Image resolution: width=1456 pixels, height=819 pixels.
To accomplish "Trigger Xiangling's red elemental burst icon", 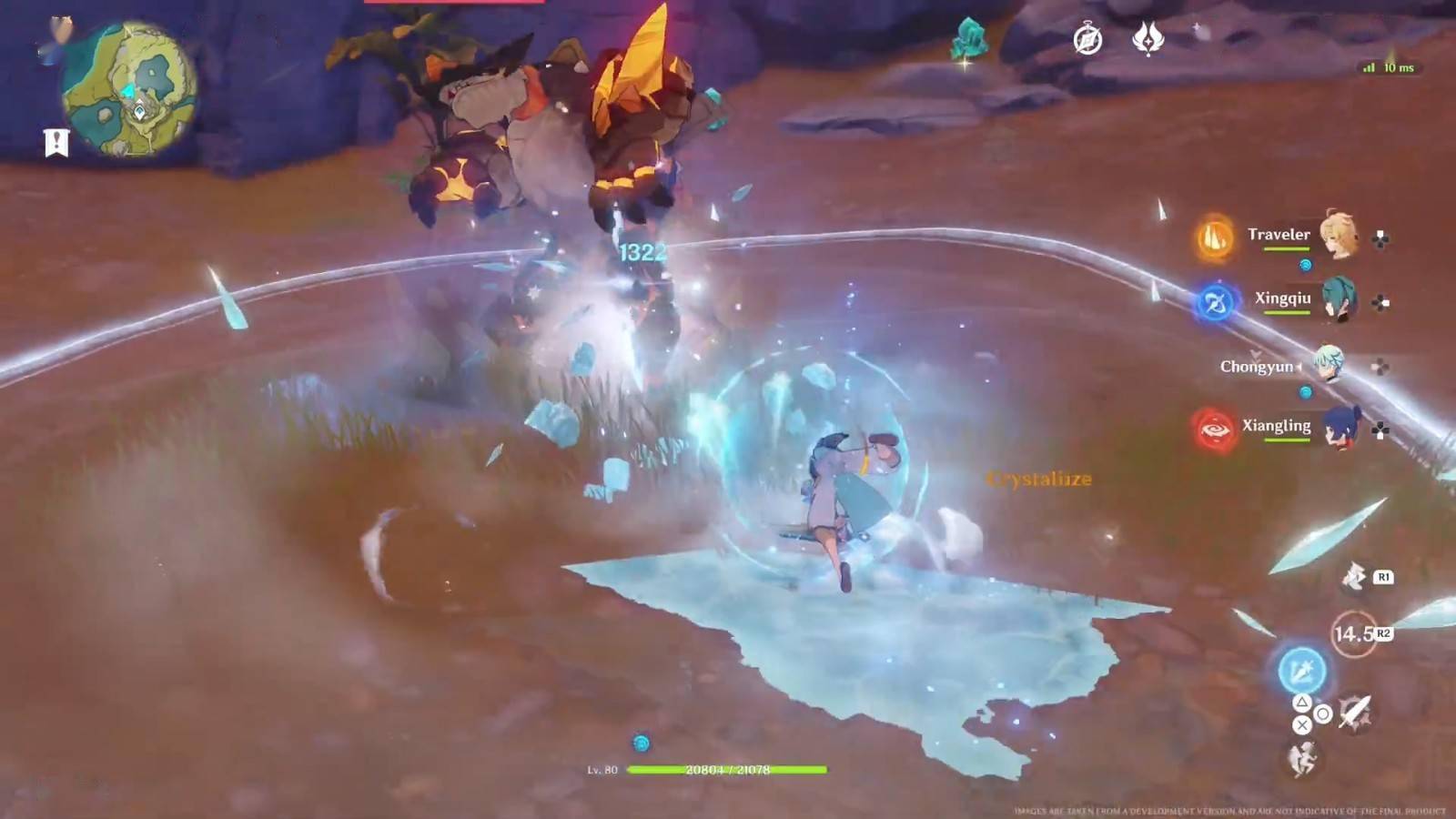I will pos(1215,429).
